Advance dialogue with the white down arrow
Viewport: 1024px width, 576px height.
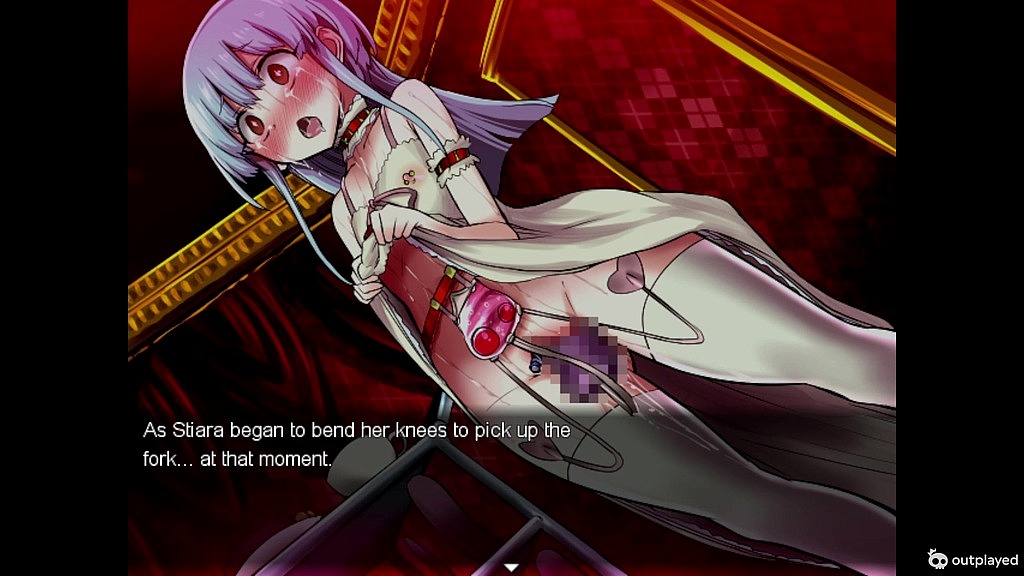pos(511,567)
